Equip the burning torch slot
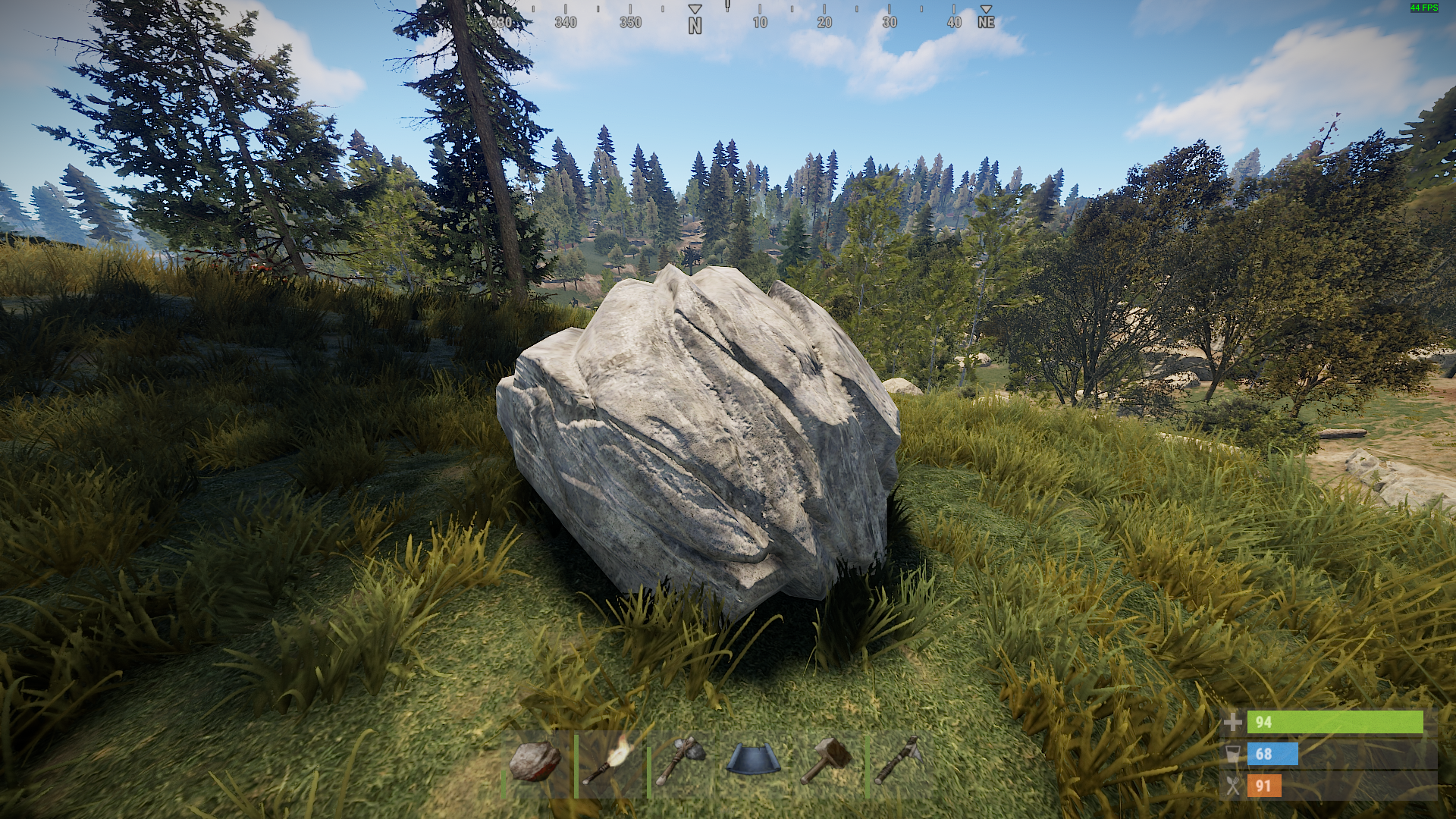Image resolution: width=1456 pixels, height=819 pixels. click(609, 762)
